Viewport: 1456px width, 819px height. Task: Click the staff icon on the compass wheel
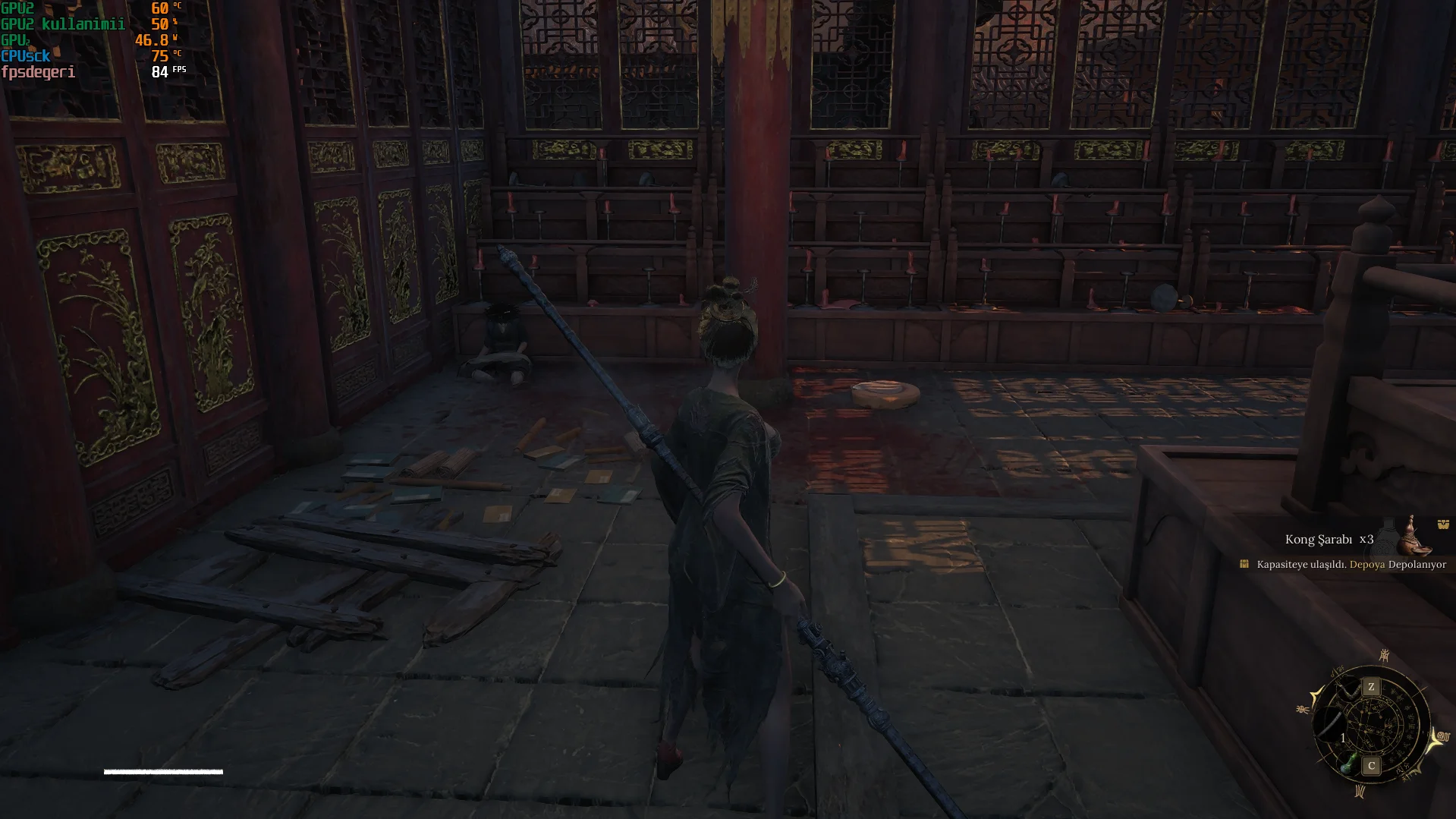[x=1329, y=725]
